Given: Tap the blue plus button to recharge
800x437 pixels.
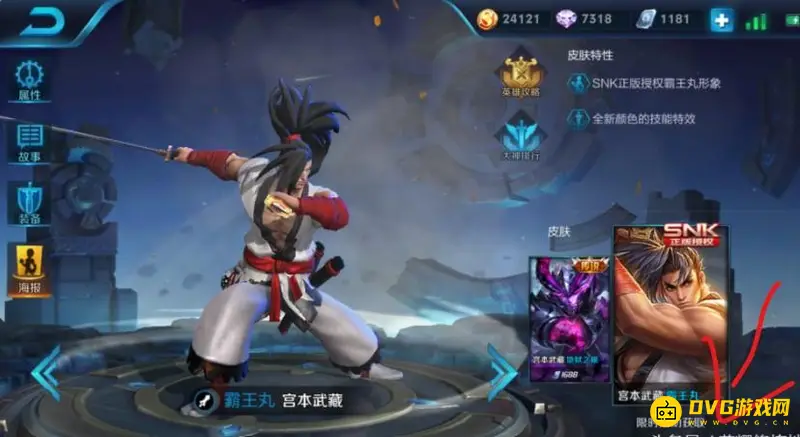Looking at the screenshot, I should pos(722,19).
